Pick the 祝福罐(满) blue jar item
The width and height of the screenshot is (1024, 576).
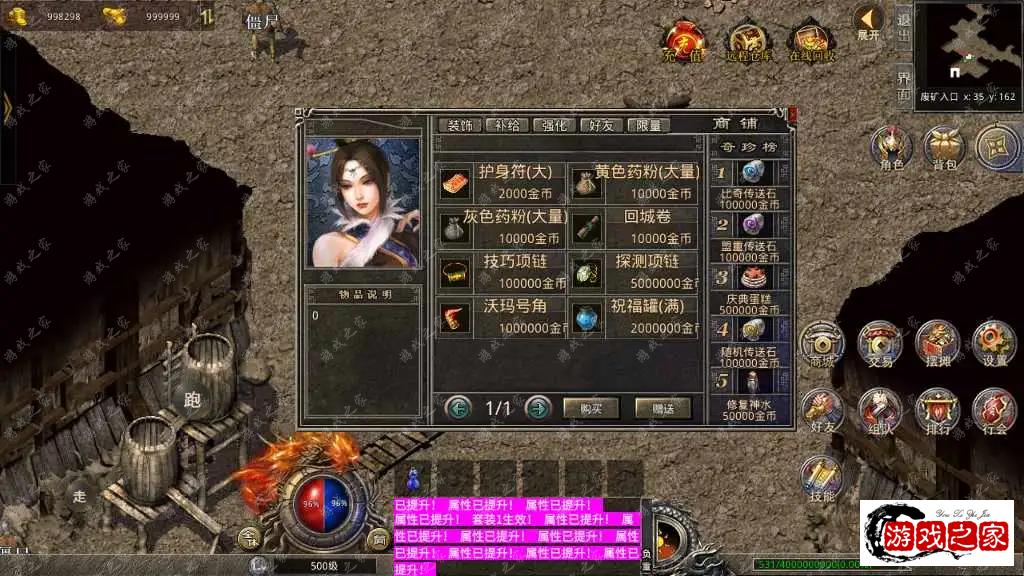[634, 317]
